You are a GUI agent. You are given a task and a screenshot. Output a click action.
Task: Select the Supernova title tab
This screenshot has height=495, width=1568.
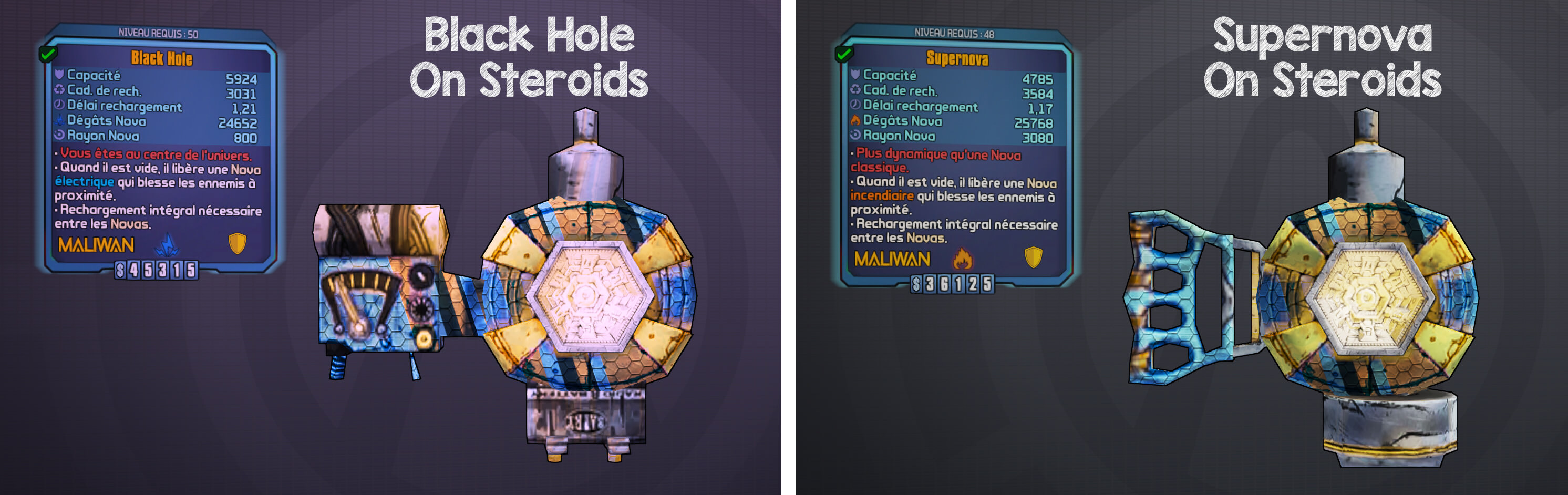click(x=956, y=60)
